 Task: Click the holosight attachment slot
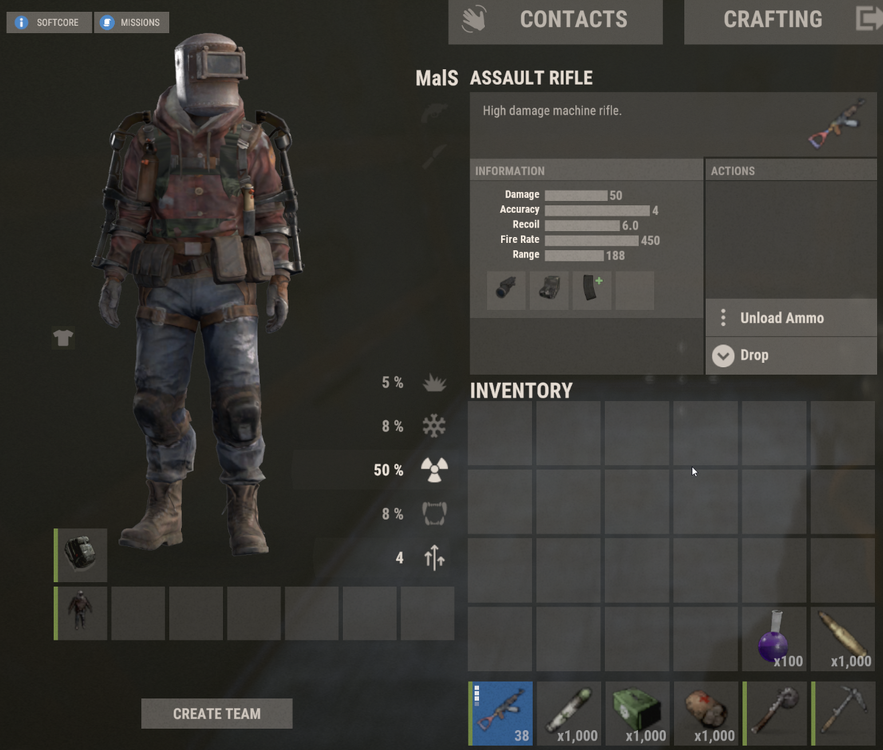(549, 290)
